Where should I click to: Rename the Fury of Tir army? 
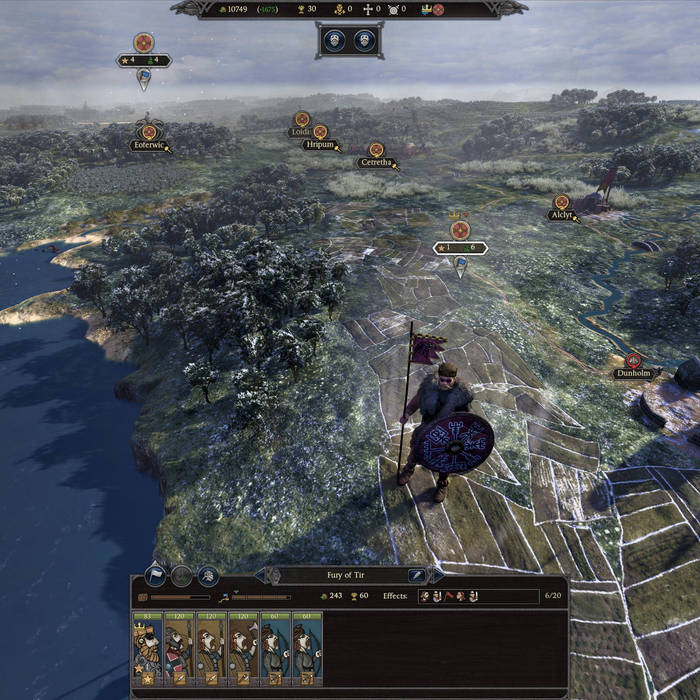pyautogui.click(x=416, y=575)
